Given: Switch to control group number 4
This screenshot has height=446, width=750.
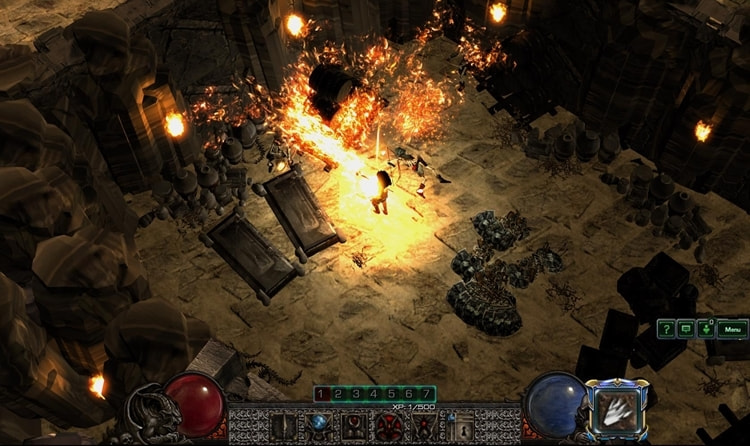Looking at the screenshot, I should pos(374,394).
